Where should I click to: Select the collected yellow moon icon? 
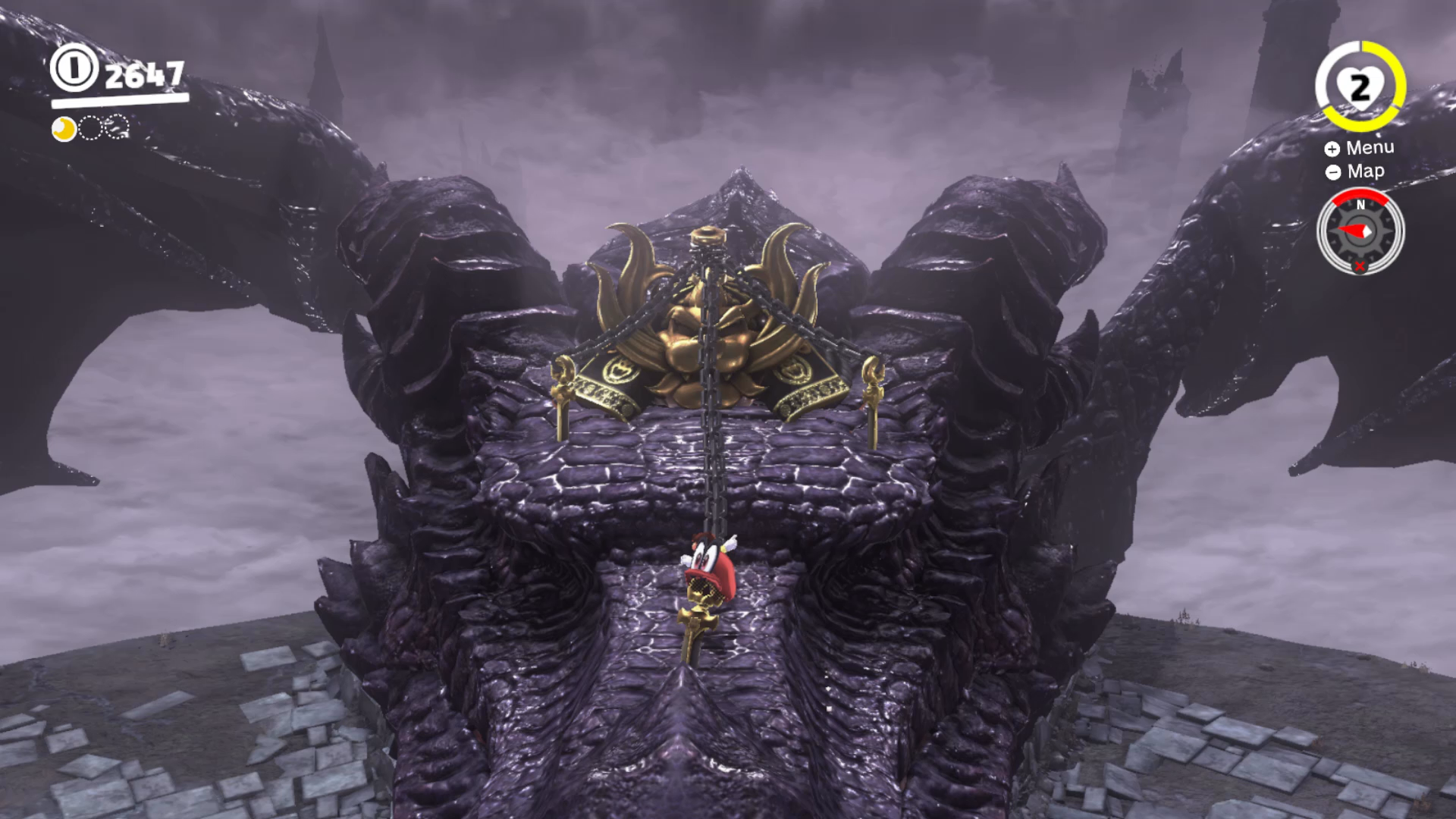(x=64, y=129)
